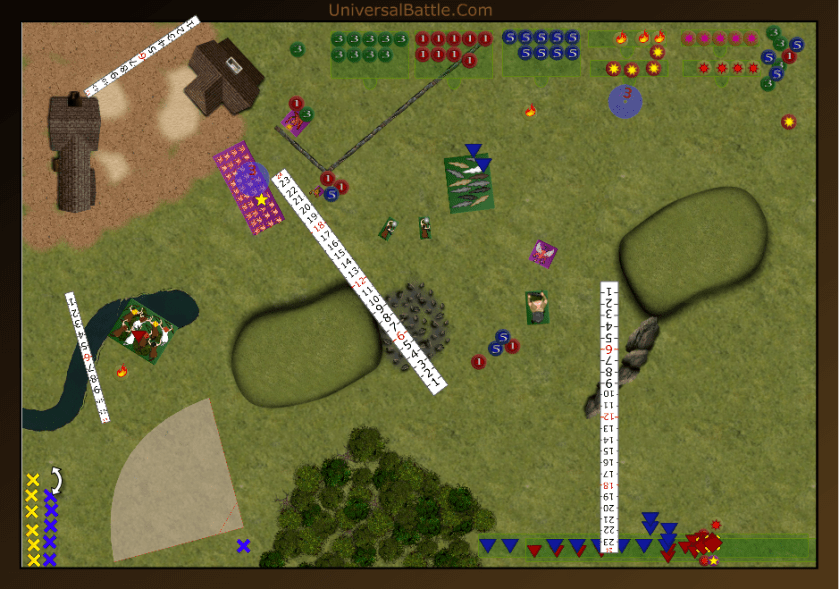
Task: Select the long diagonal measuring ruler
Action: [358, 281]
